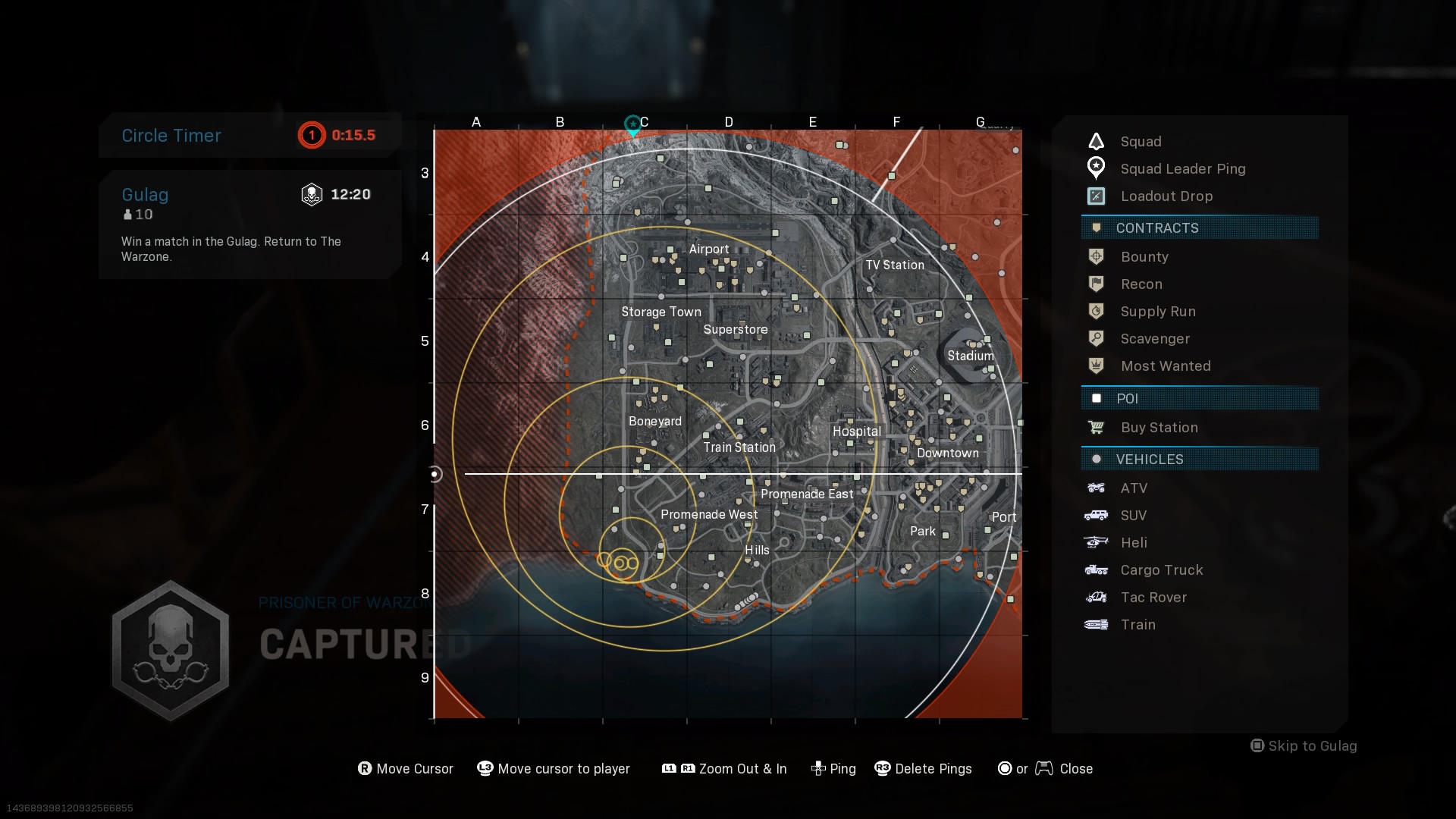Choose the Recon contract legend entry
1456x819 pixels.
(1141, 284)
